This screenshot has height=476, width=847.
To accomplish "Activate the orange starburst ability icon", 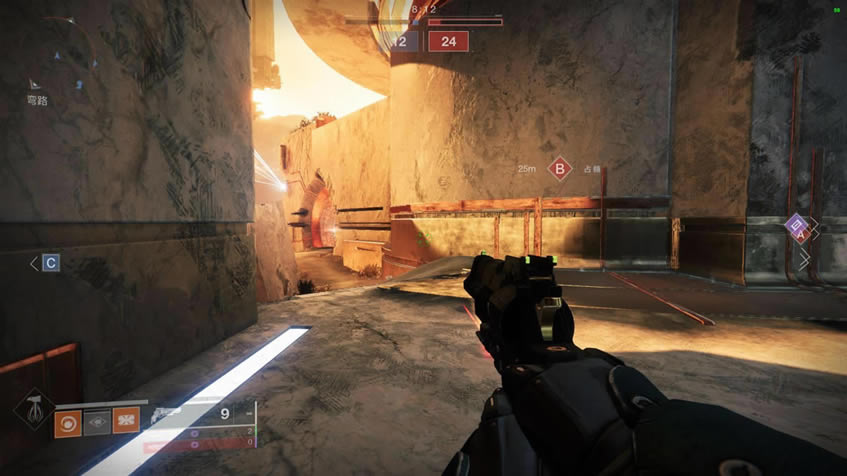I will 126,422.
